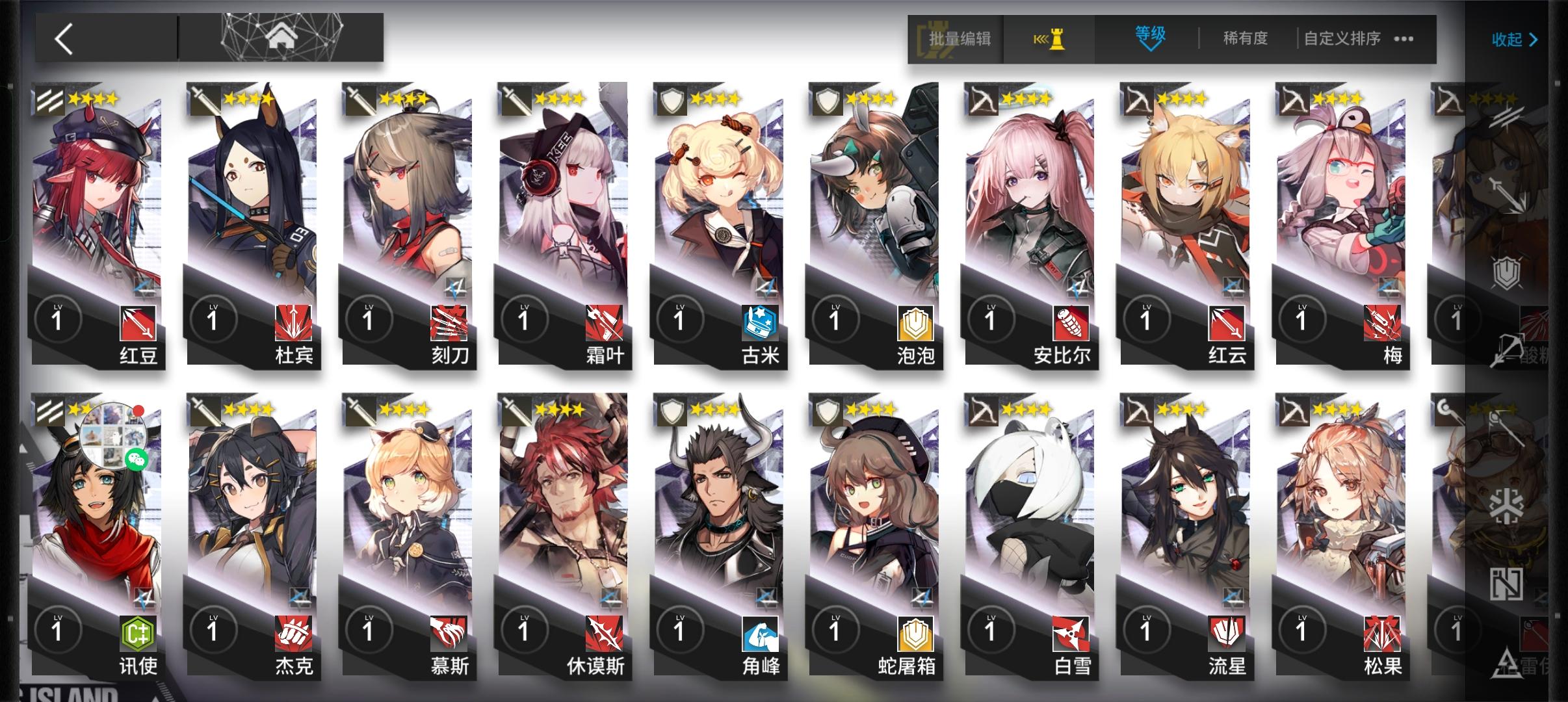
Task: Select the 等级 level sorting tab
Action: pos(1148,38)
